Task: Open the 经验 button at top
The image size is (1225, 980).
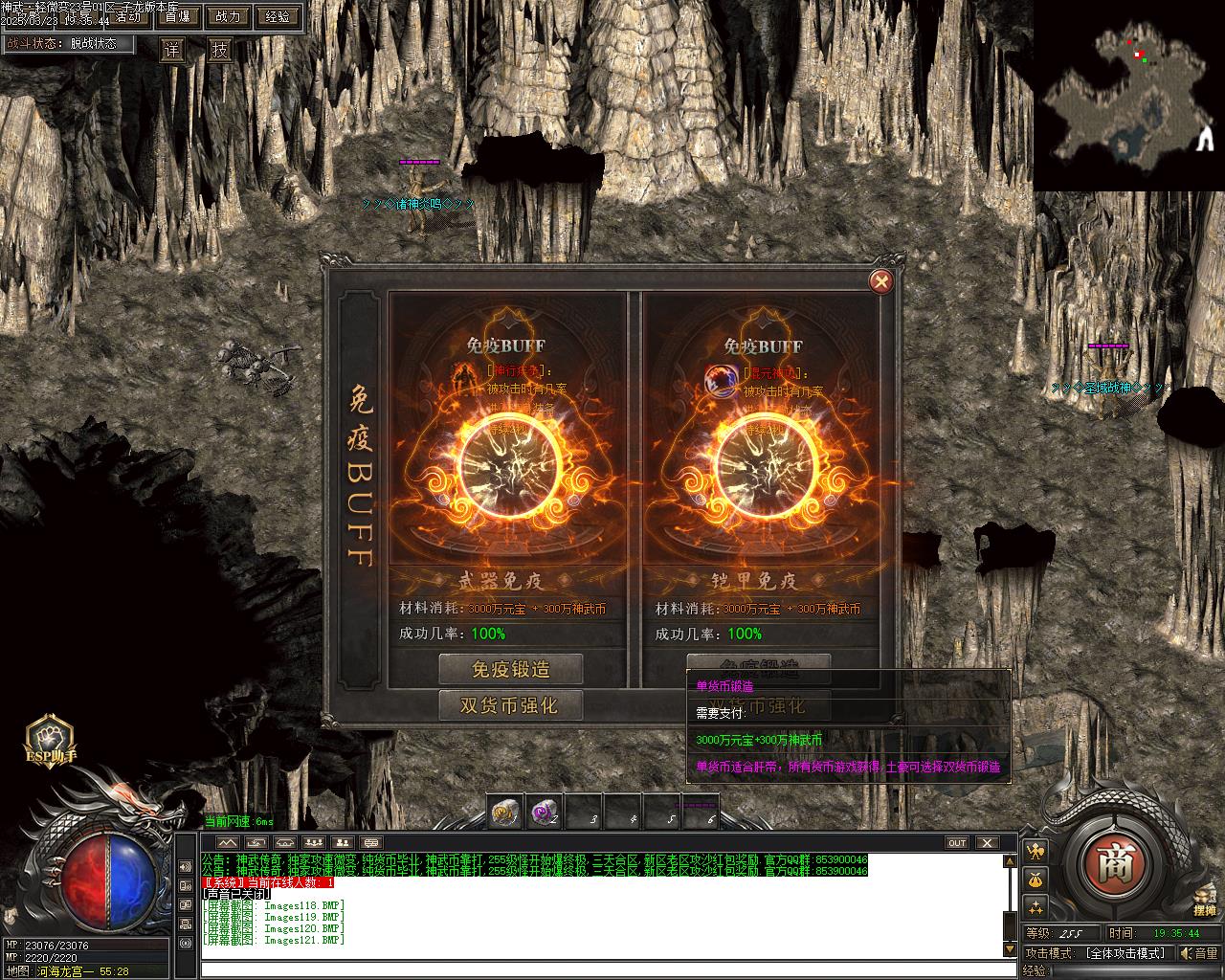Action: coord(278,16)
